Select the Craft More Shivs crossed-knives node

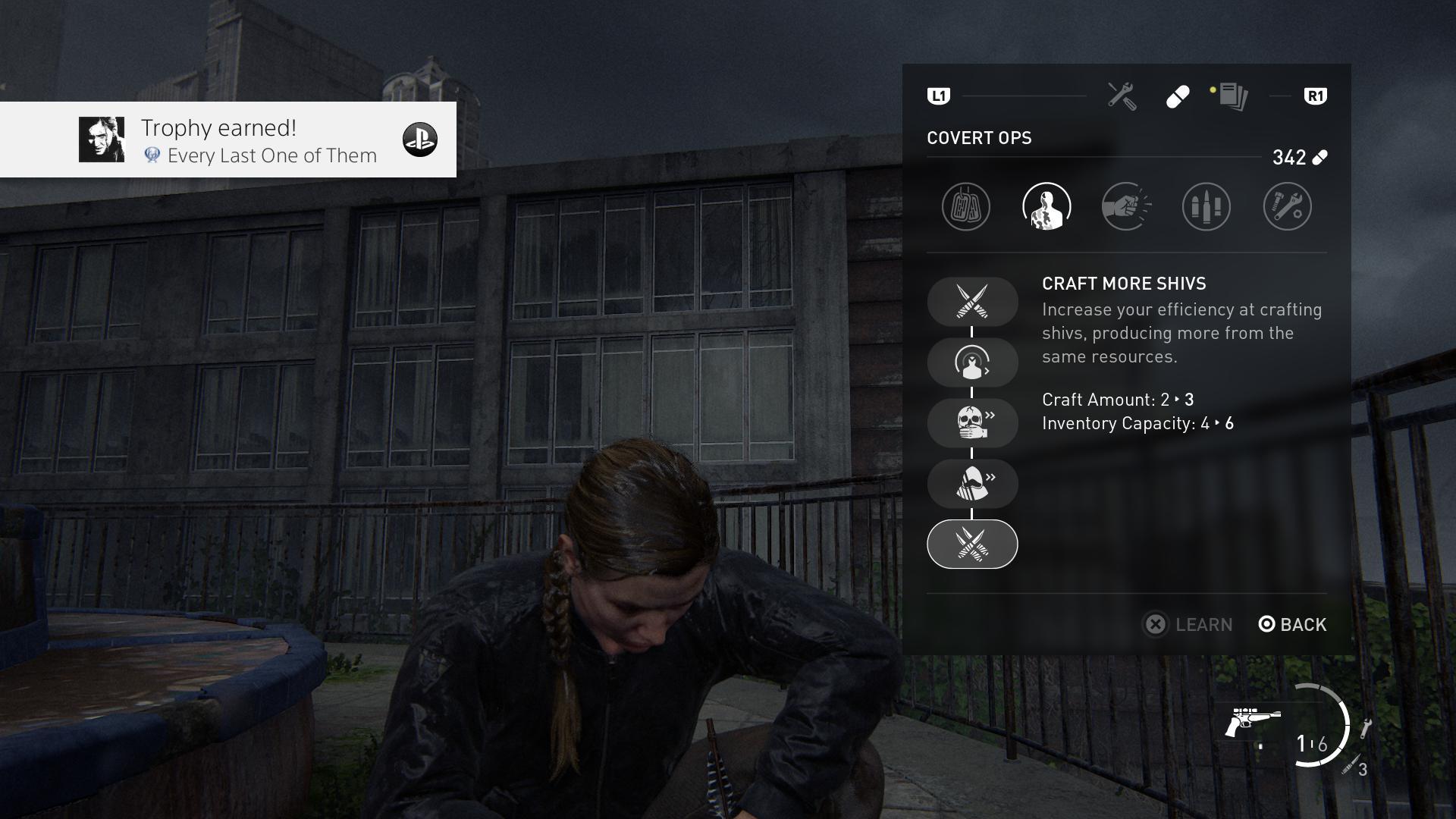point(972,301)
